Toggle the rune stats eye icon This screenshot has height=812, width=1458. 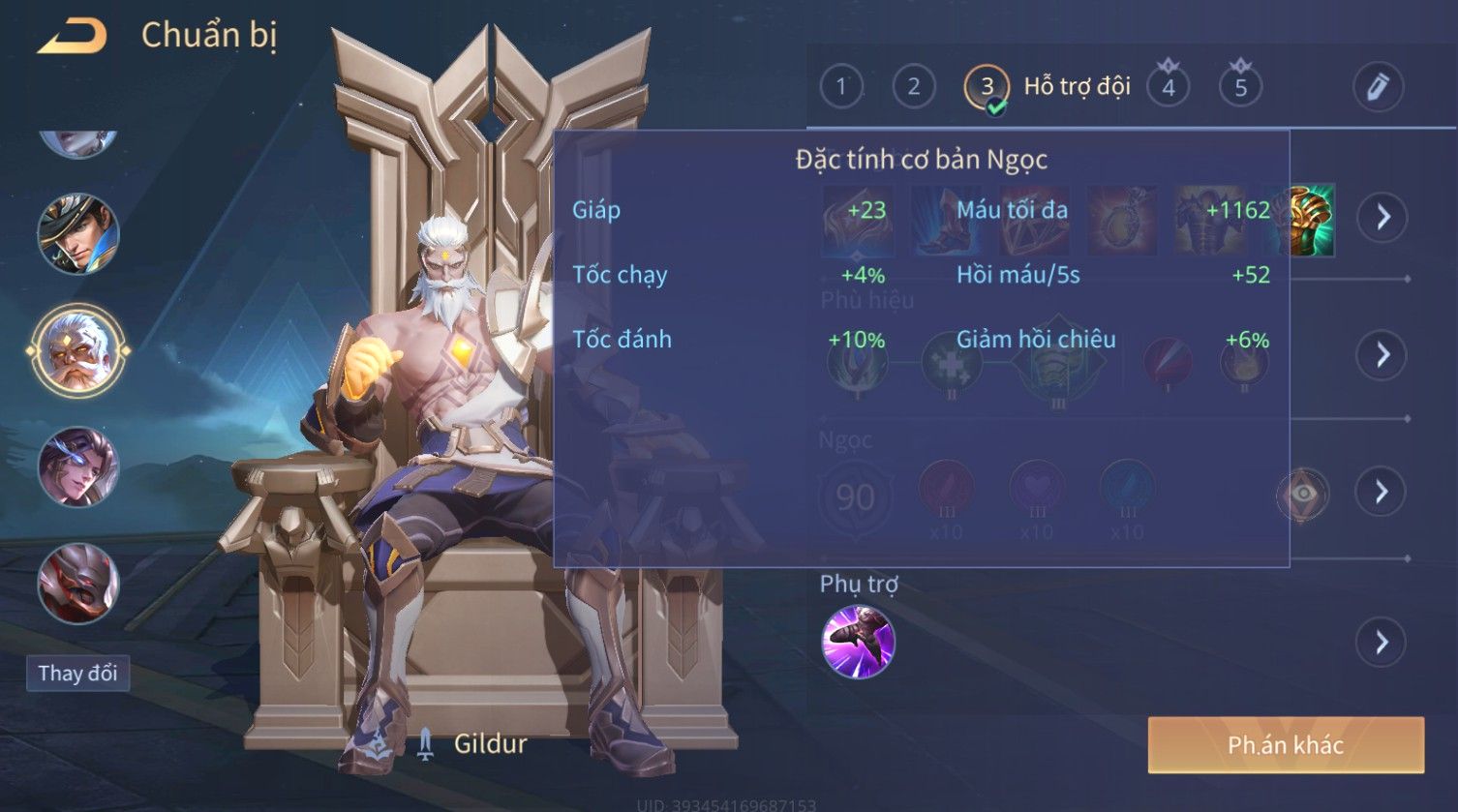[1303, 494]
